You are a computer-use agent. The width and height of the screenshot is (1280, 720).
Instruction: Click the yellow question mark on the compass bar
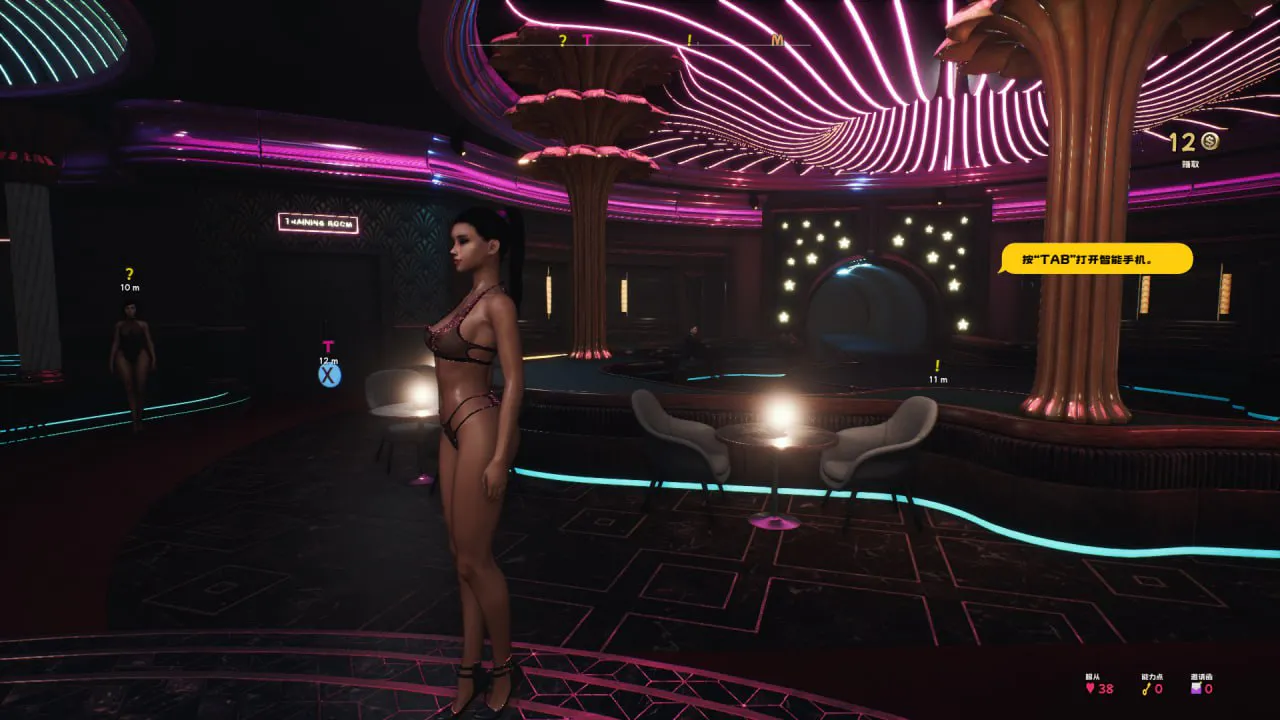[562, 40]
